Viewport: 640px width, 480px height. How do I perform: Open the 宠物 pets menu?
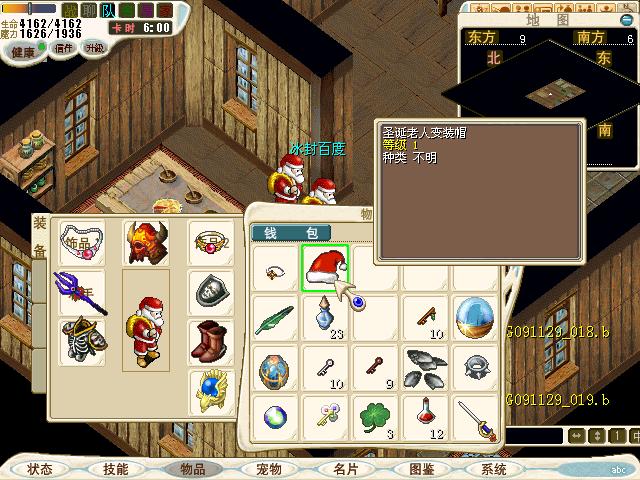coord(268,468)
